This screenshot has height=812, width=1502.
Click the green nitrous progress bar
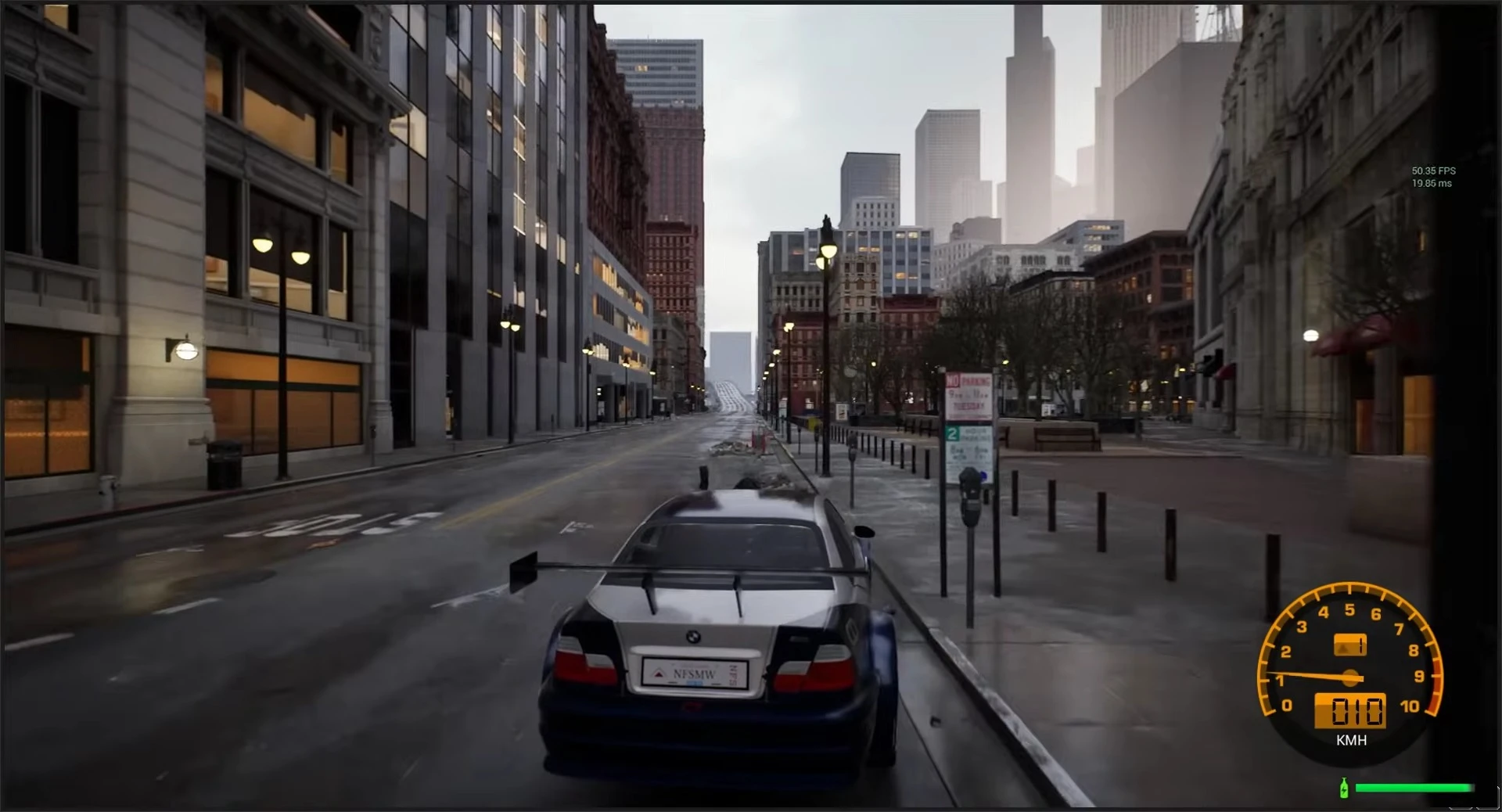point(1414,787)
